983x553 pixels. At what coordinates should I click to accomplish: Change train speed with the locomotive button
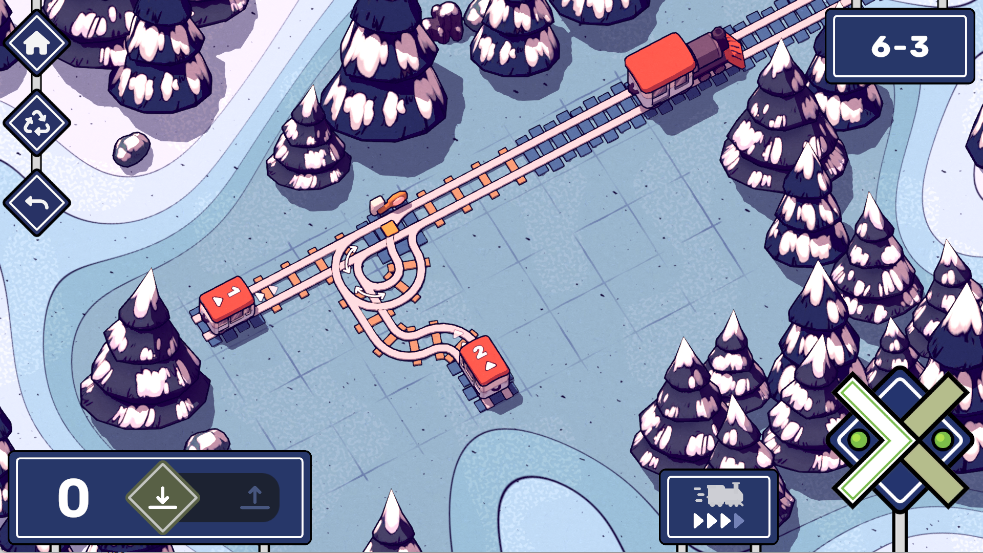[718, 507]
